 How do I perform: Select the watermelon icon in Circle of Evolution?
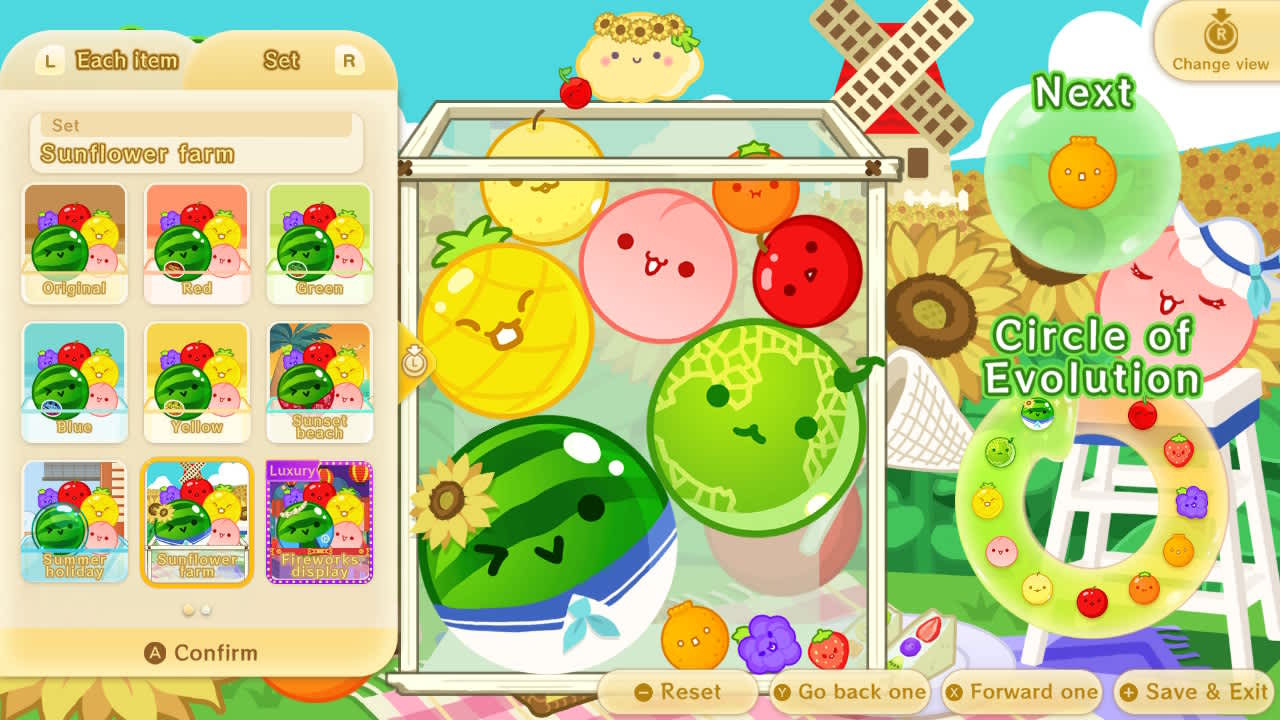(x=1036, y=413)
